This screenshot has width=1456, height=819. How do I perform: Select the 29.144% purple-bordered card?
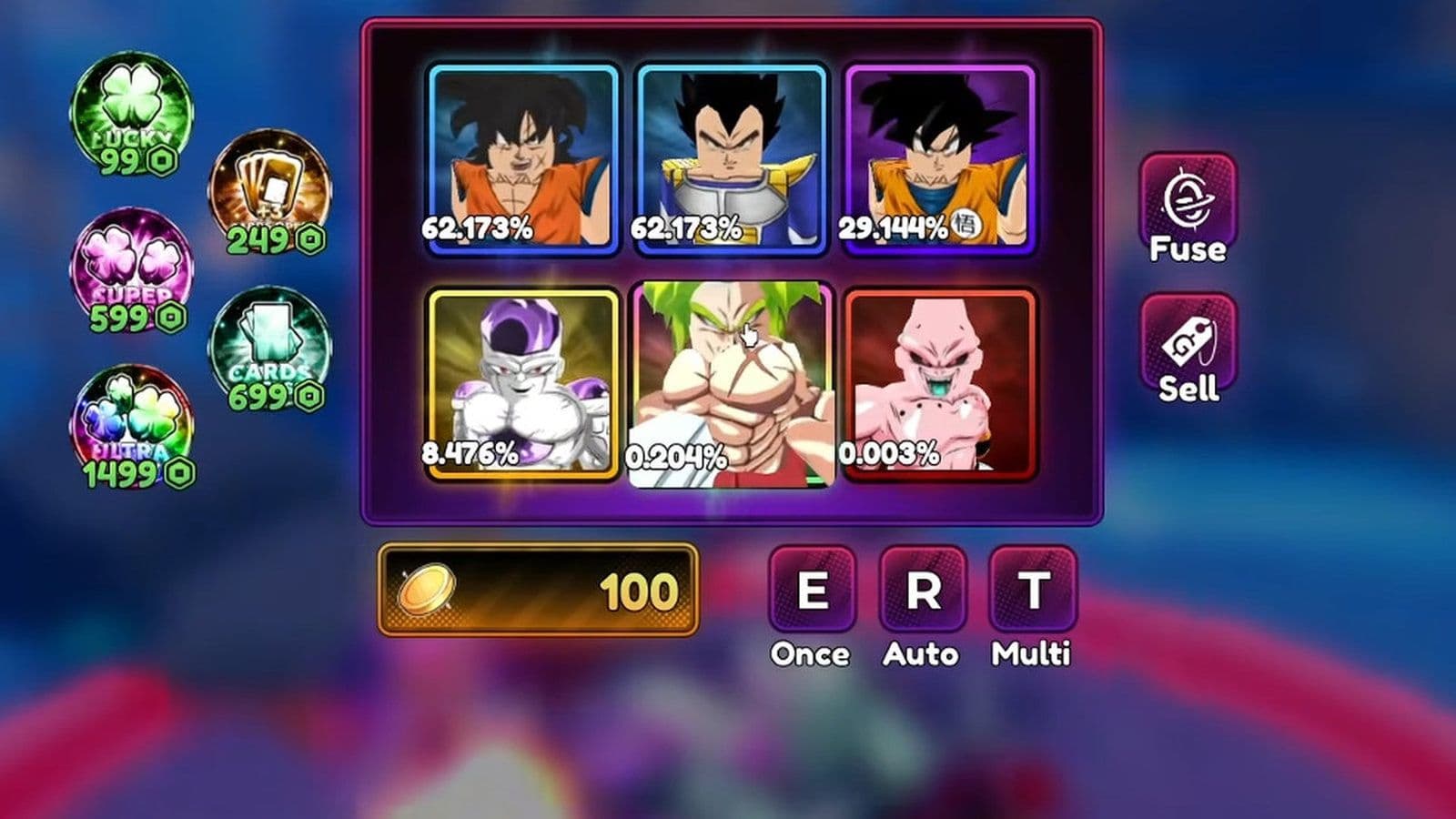click(x=939, y=157)
